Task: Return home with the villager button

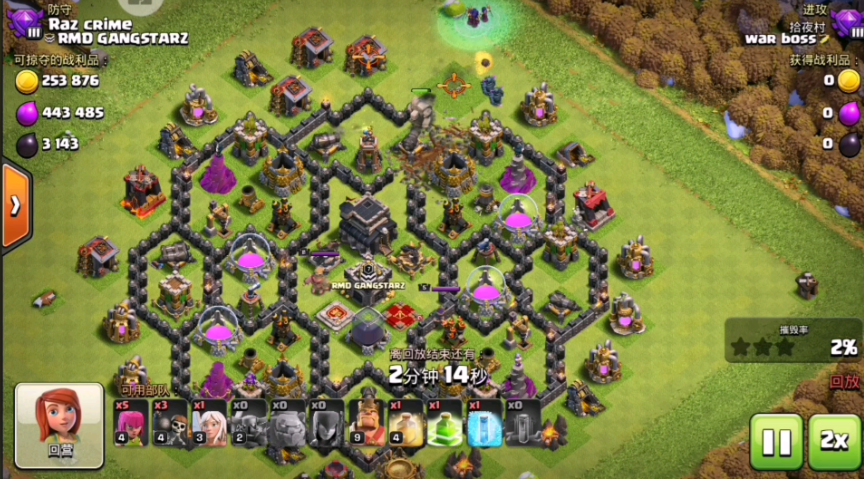Action: tap(59, 425)
